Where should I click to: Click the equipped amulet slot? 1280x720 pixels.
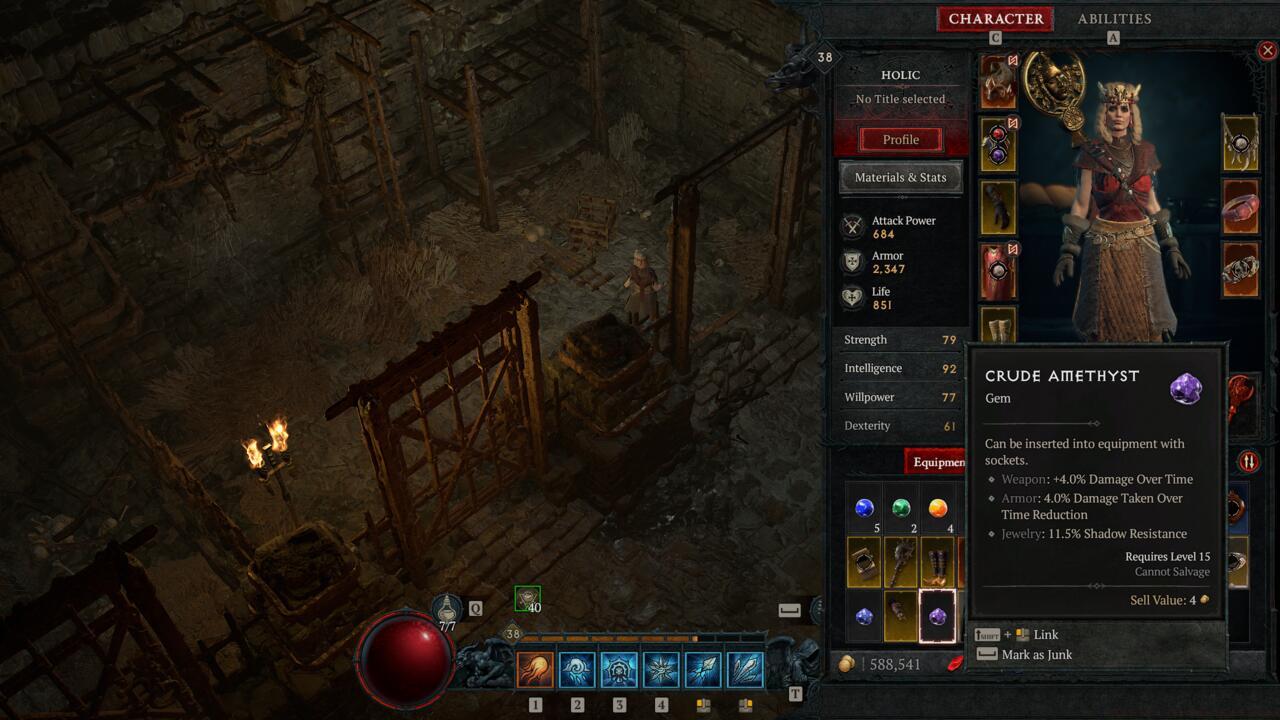(x=1241, y=145)
